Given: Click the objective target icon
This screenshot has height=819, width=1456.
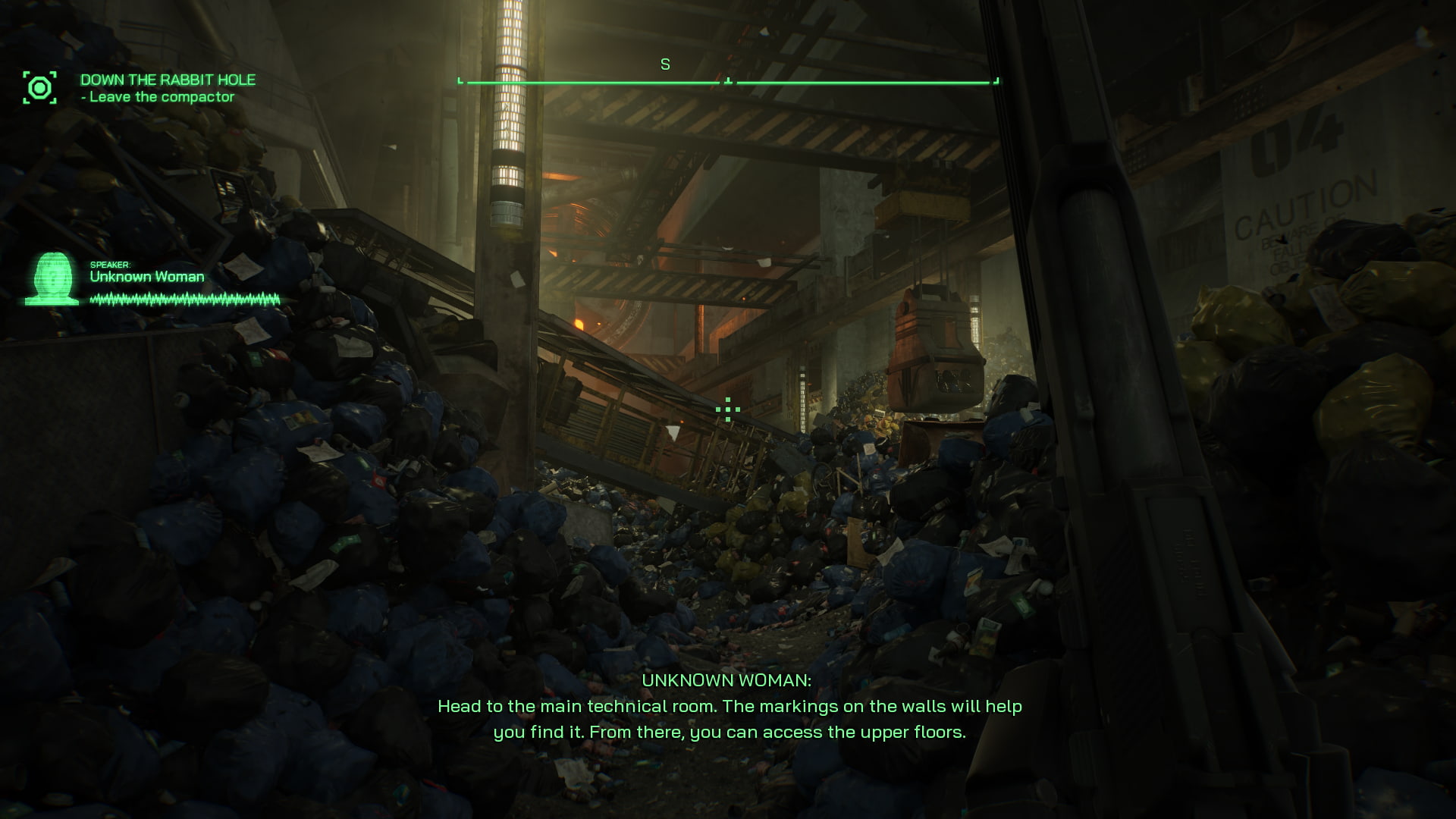Looking at the screenshot, I should pyautogui.click(x=39, y=88).
